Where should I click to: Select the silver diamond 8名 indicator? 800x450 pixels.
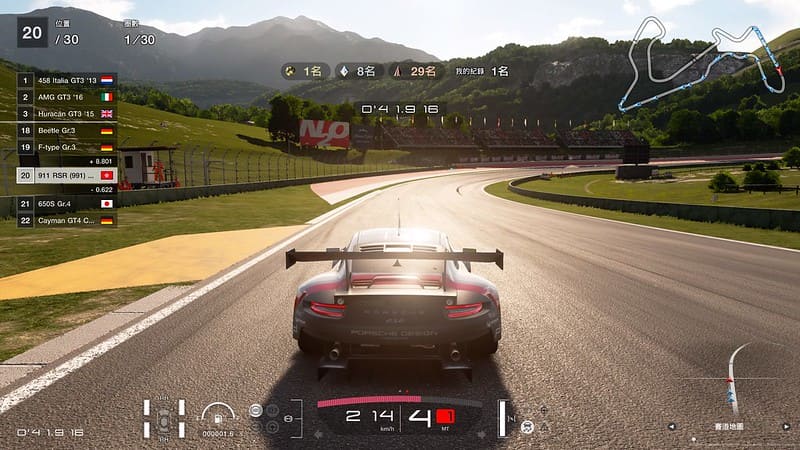tap(359, 71)
